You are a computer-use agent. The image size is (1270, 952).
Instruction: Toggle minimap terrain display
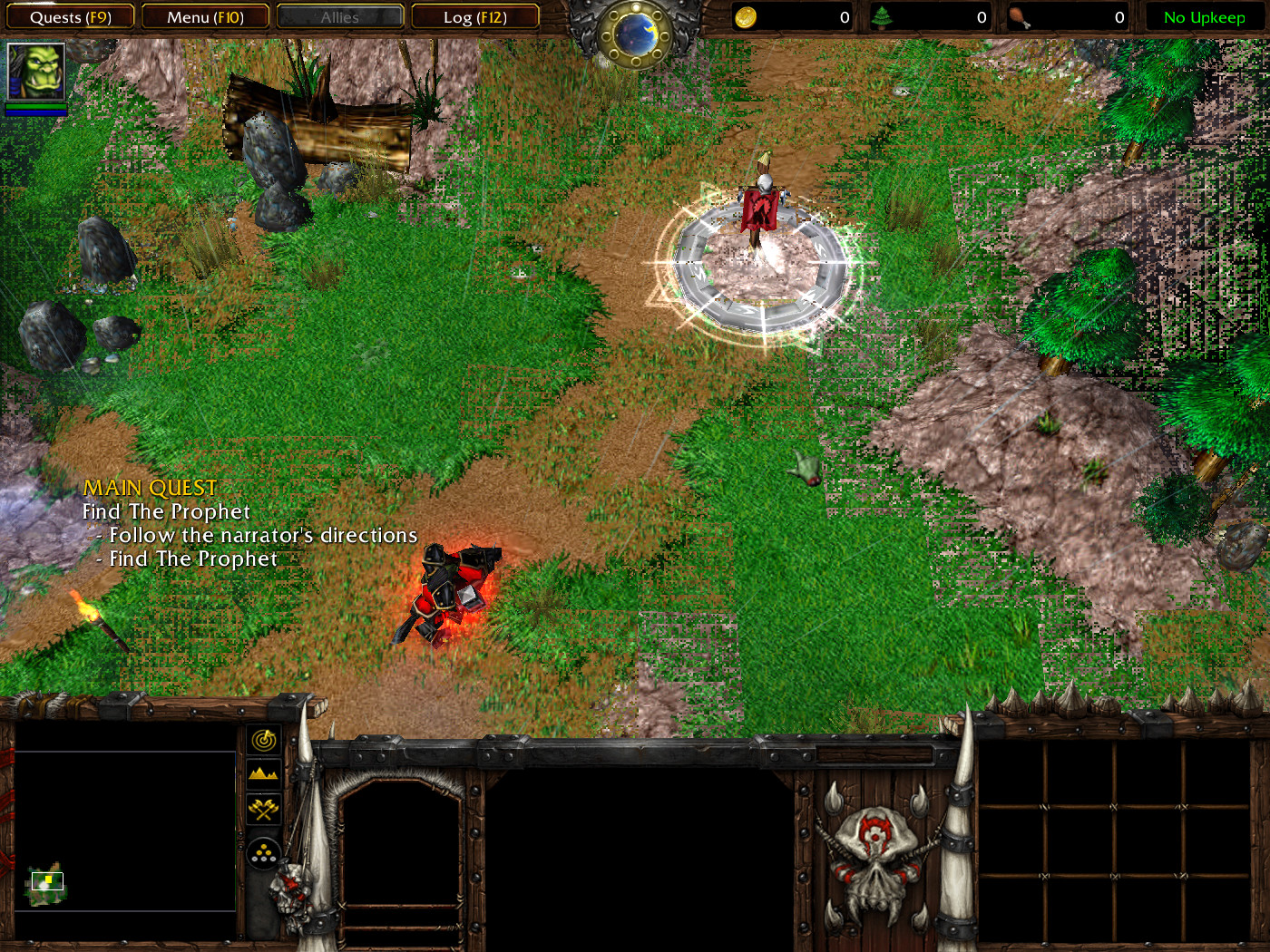(264, 773)
